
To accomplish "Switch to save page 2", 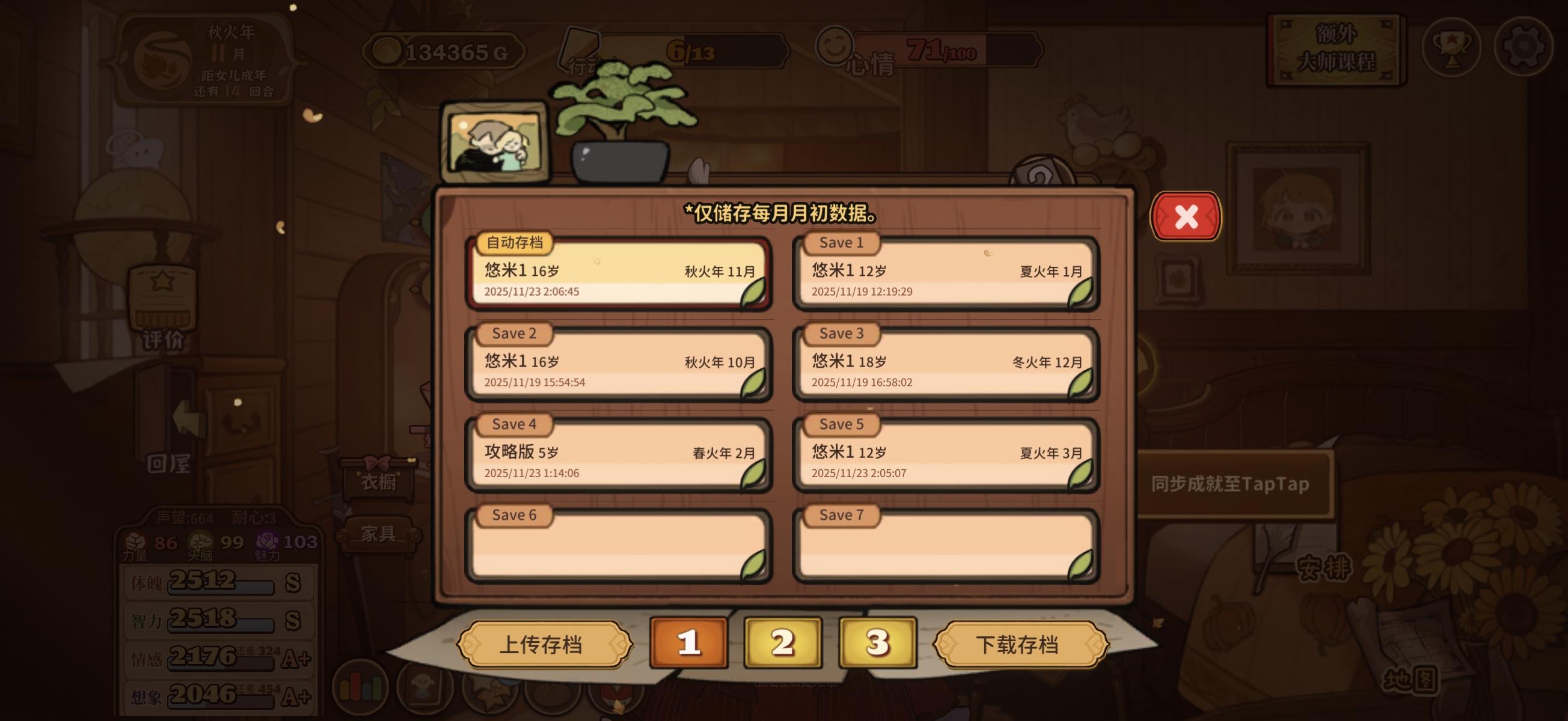I will [782, 641].
